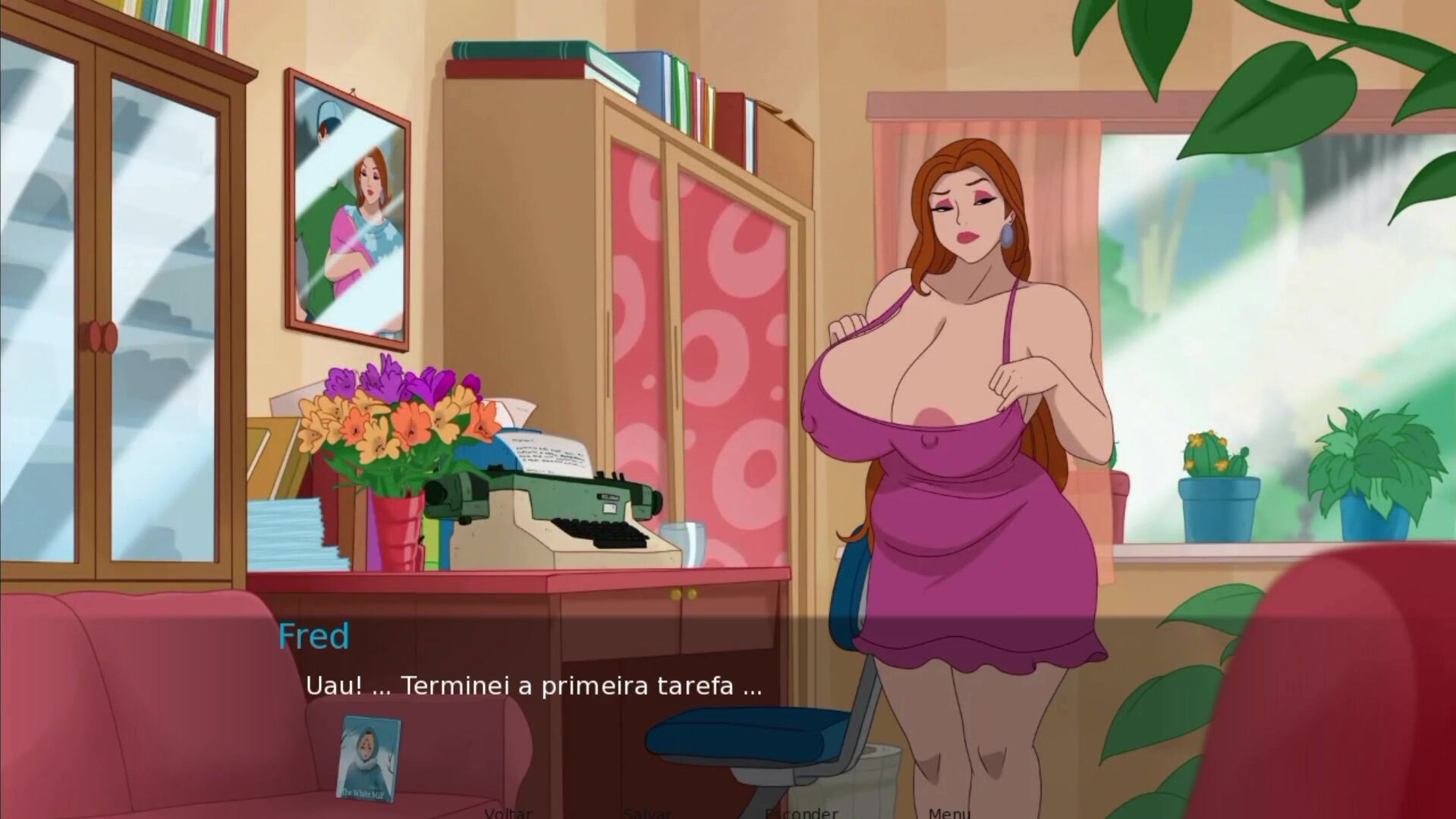Image resolution: width=1456 pixels, height=819 pixels.
Task: Hide the dialogue box with Esconder
Action: (x=801, y=812)
